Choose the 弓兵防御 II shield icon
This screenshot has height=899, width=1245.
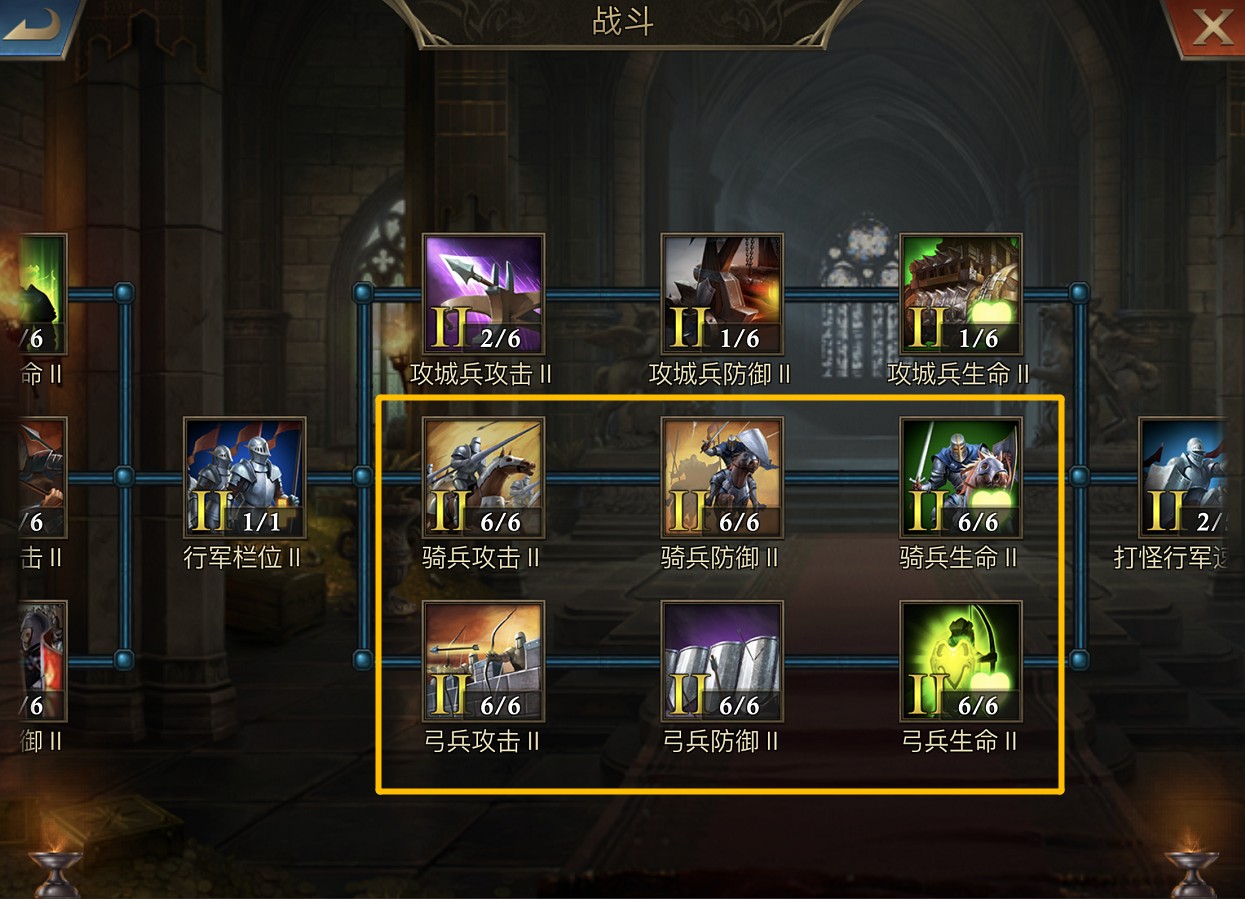722,661
